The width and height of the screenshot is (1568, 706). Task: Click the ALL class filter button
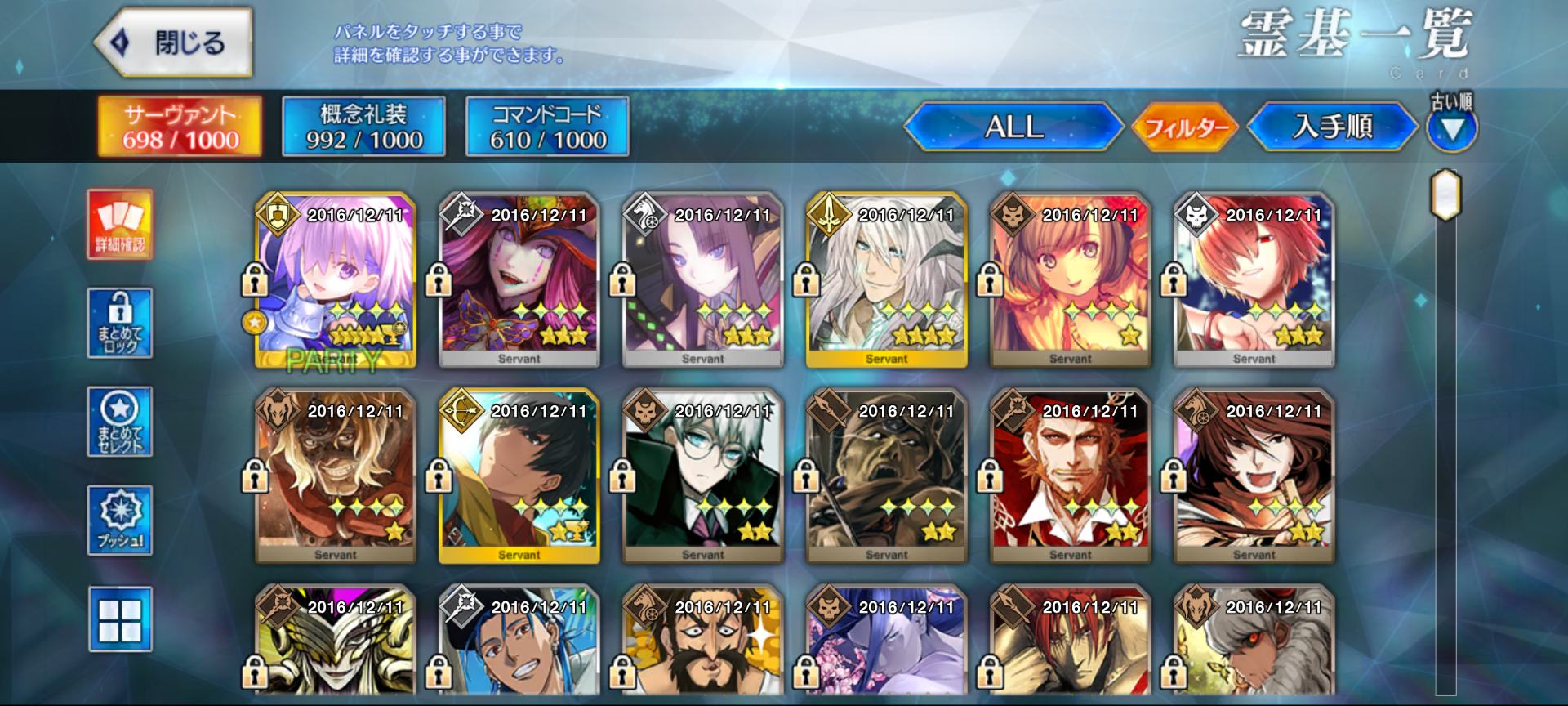(x=1013, y=127)
